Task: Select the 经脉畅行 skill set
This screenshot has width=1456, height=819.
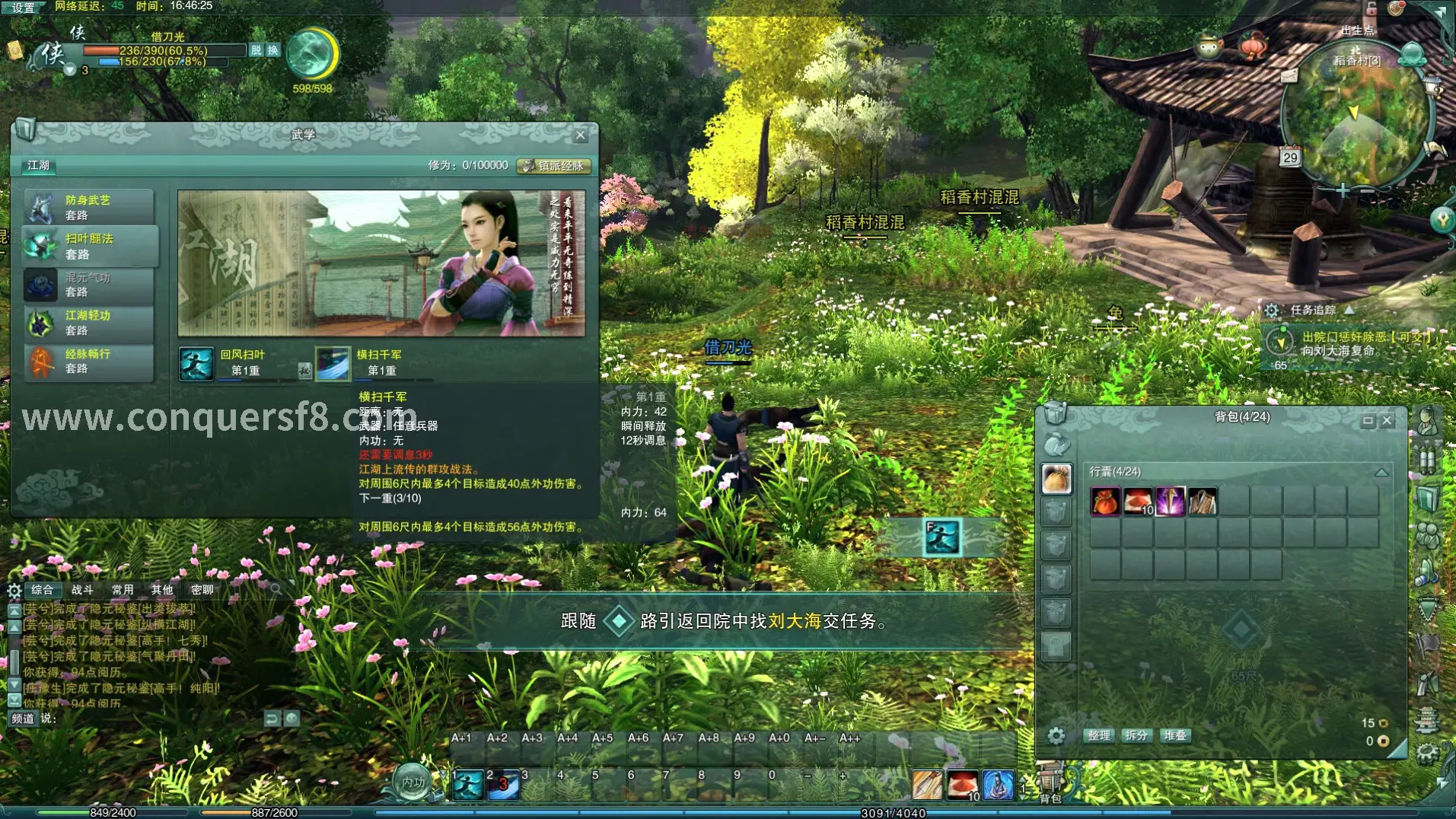Action: (x=88, y=361)
